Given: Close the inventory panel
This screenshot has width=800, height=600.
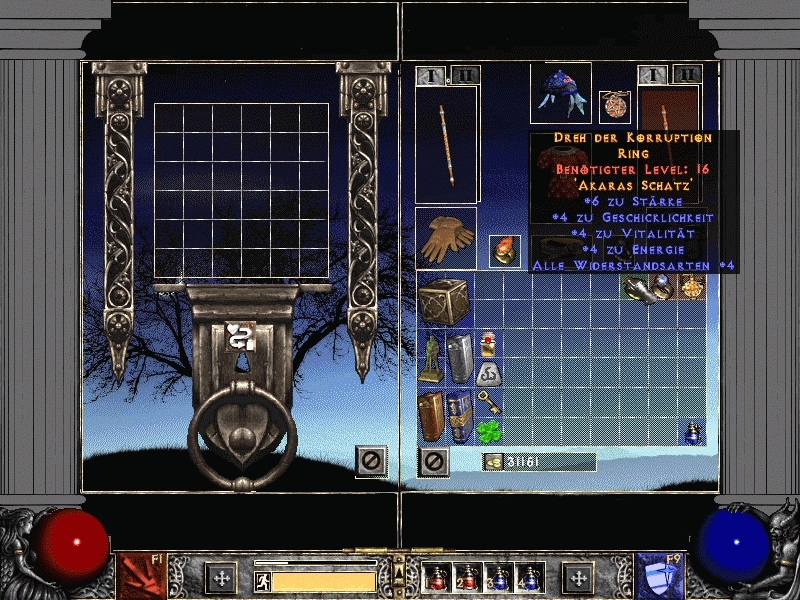Looking at the screenshot, I should click(x=433, y=461).
